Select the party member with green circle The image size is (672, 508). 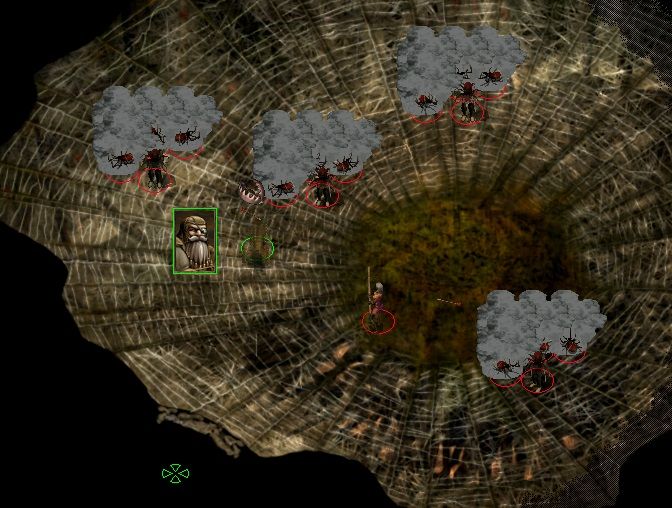257,247
